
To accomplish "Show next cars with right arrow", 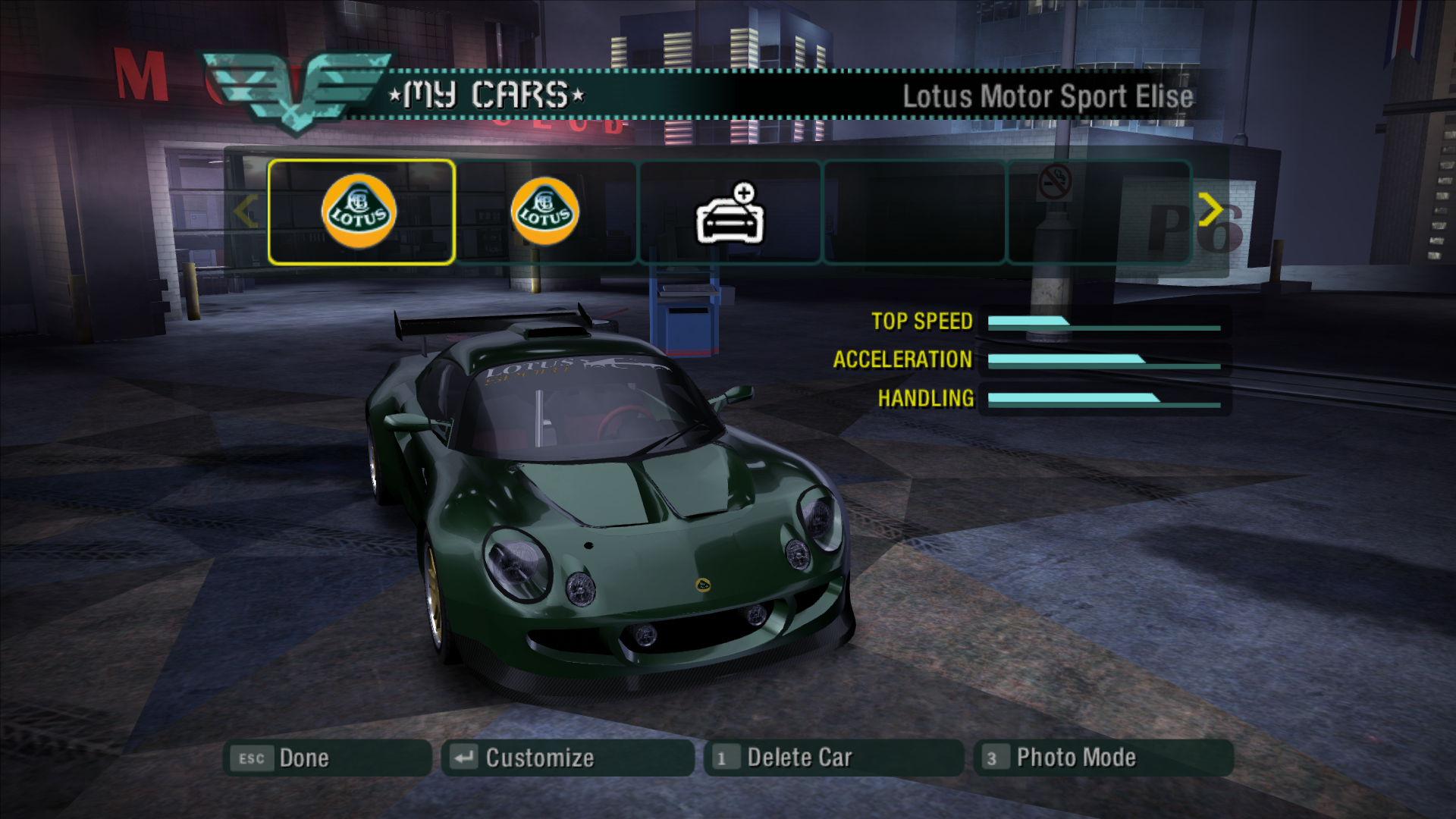I will pyautogui.click(x=1210, y=209).
